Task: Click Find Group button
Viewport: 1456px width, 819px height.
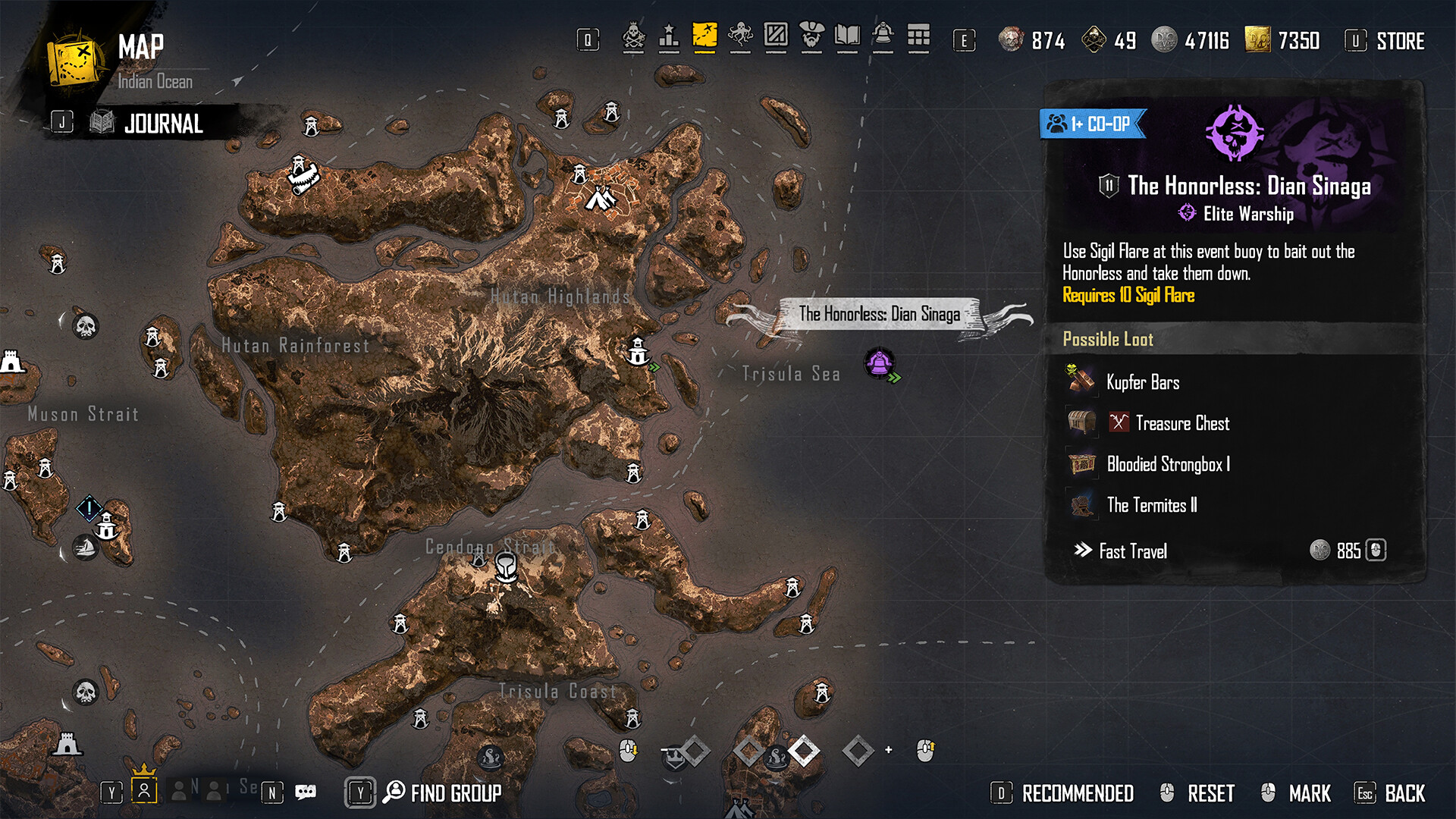Action: tap(455, 793)
